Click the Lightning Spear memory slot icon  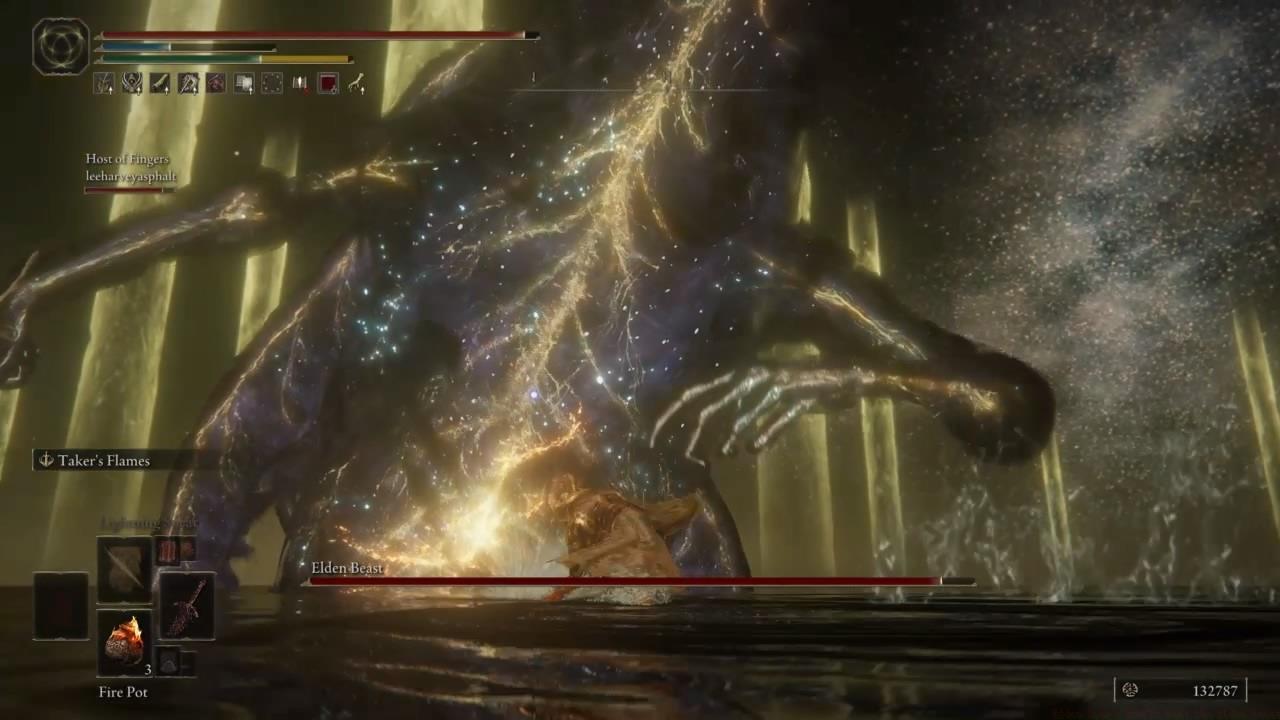click(x=124, y=570)
